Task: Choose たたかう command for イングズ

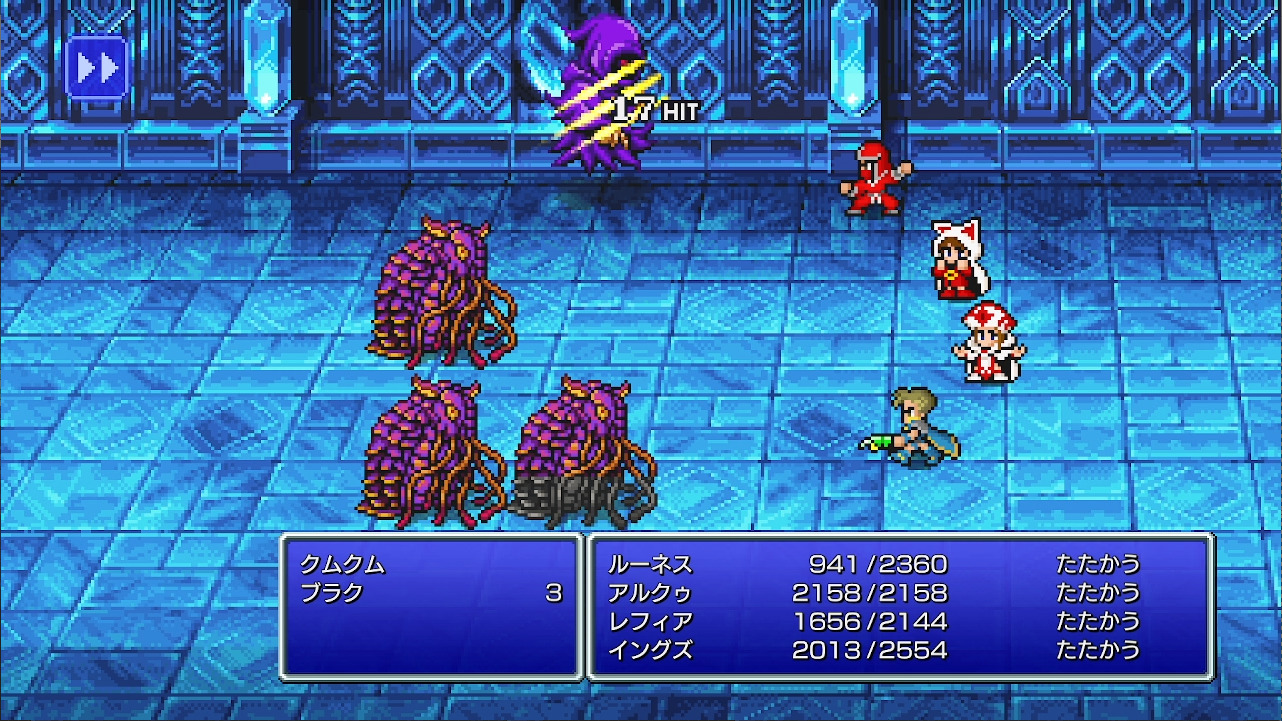Action: 1100,649
